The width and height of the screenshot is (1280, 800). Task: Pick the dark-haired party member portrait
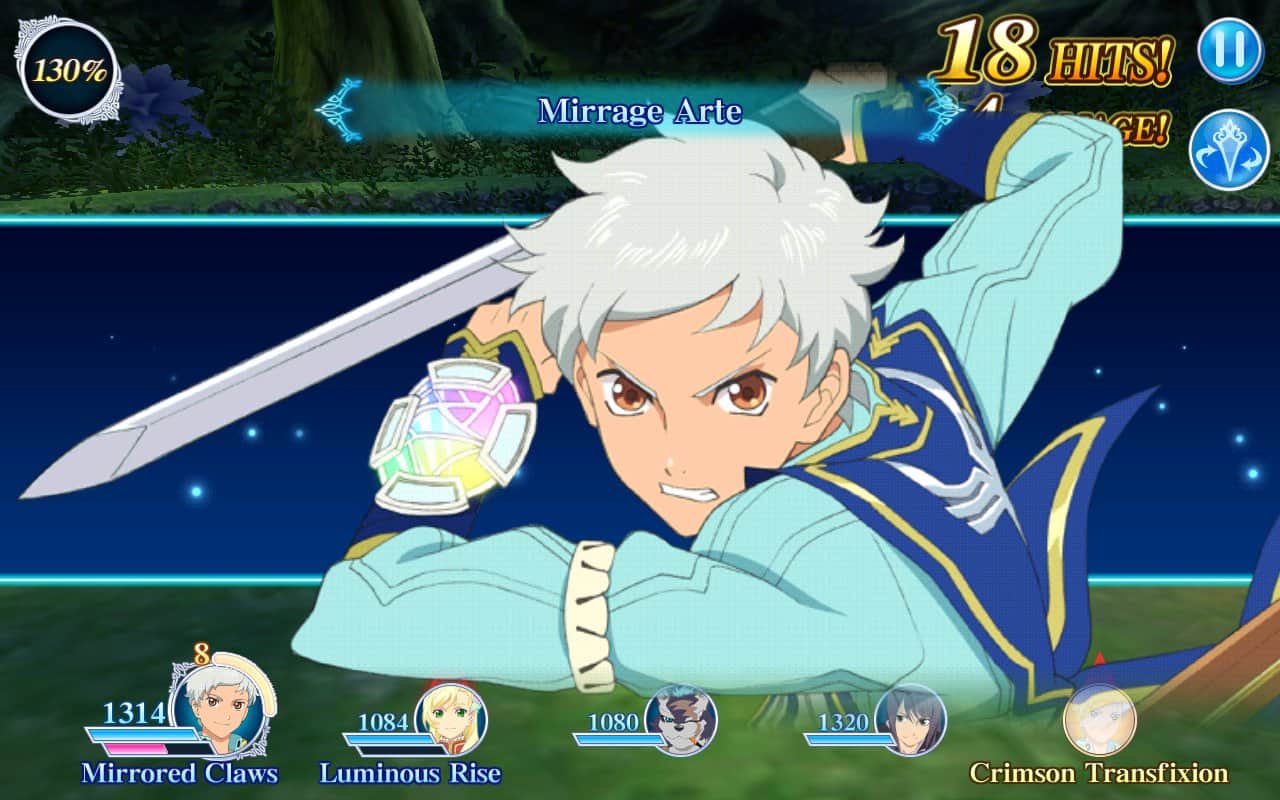910,720
